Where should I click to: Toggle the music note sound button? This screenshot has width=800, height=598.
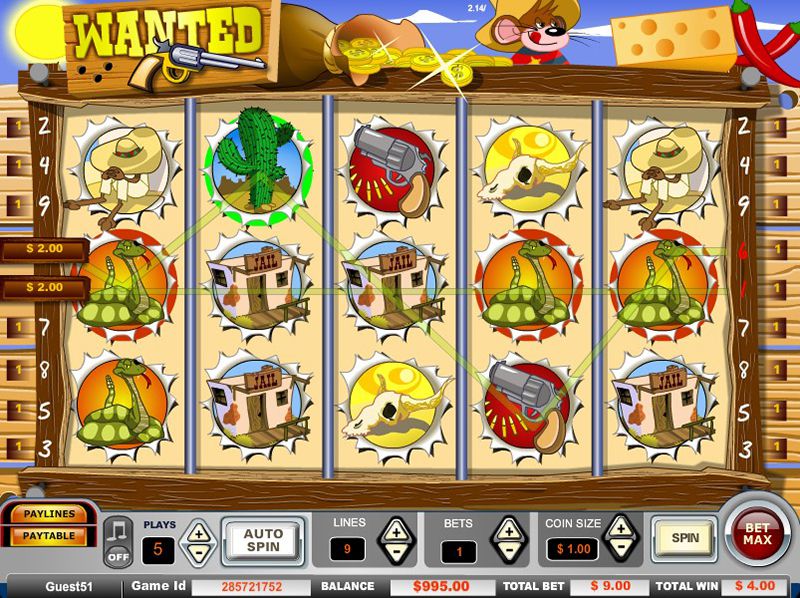(119, 539)
